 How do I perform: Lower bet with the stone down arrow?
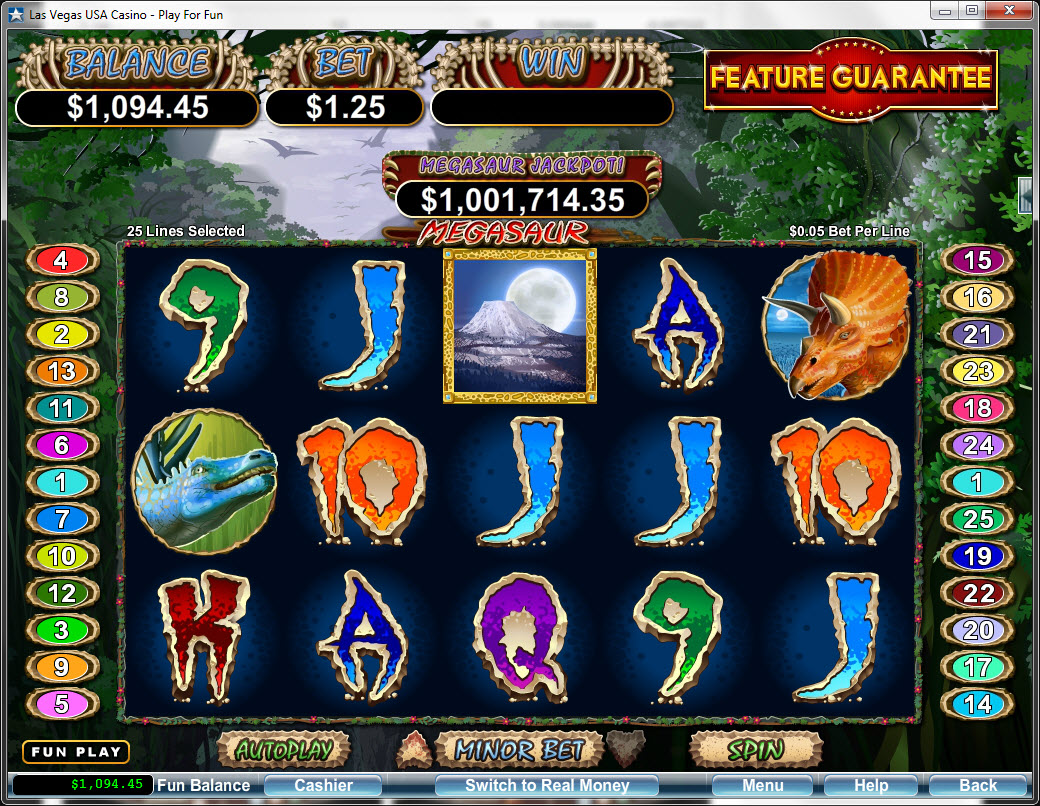coord(628,748)
